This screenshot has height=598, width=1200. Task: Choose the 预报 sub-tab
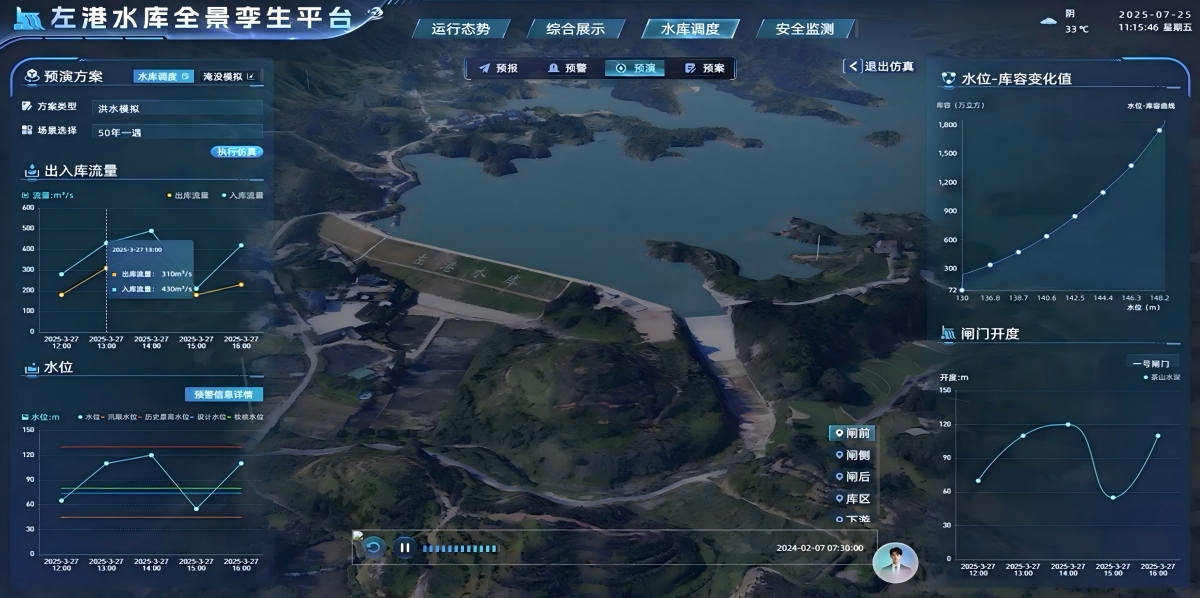(499, 68)
